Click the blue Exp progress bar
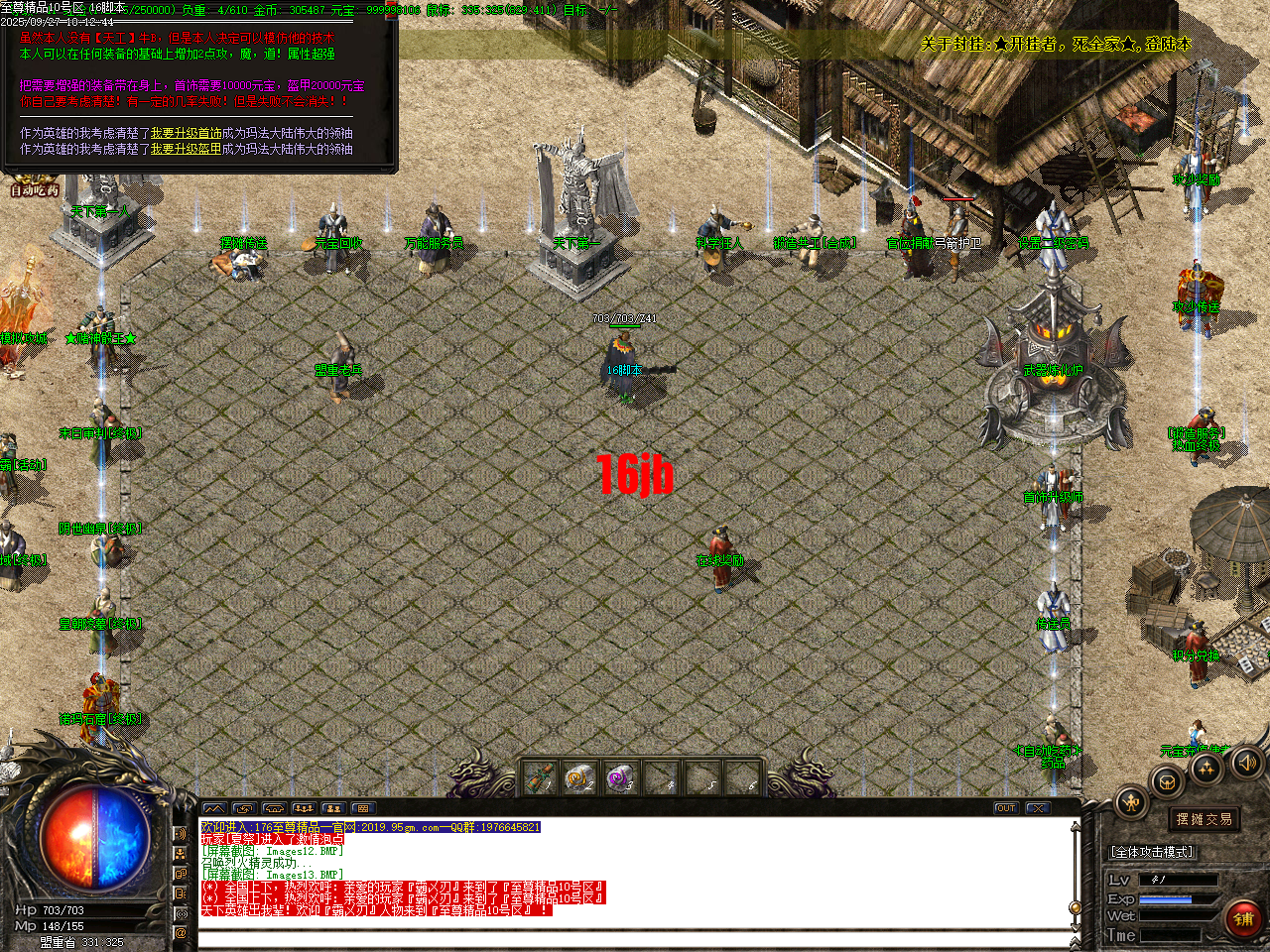Screen dimensions: 1270x952 coord(1166,899)
